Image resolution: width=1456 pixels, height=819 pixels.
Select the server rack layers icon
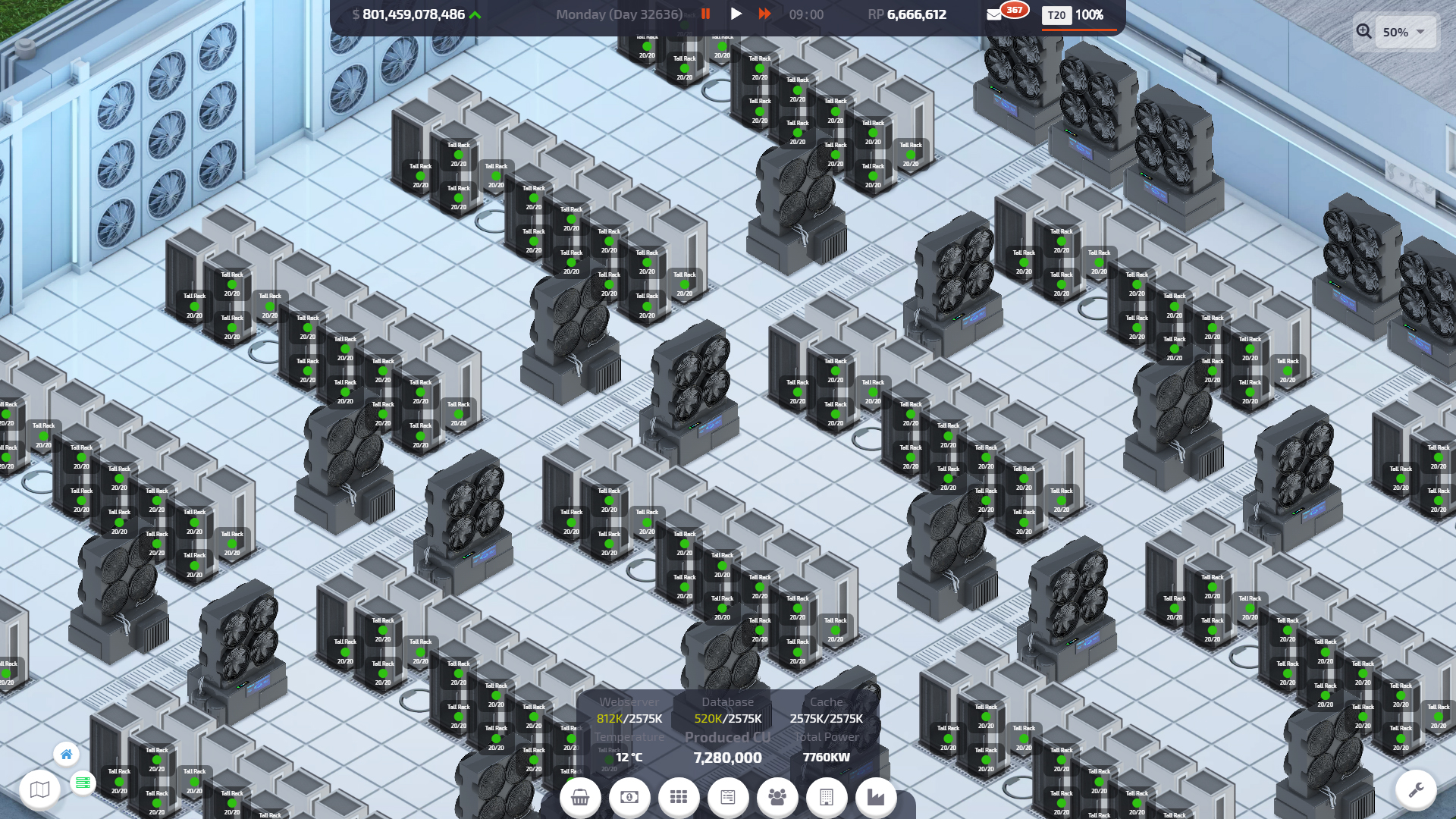pos(82,782)
